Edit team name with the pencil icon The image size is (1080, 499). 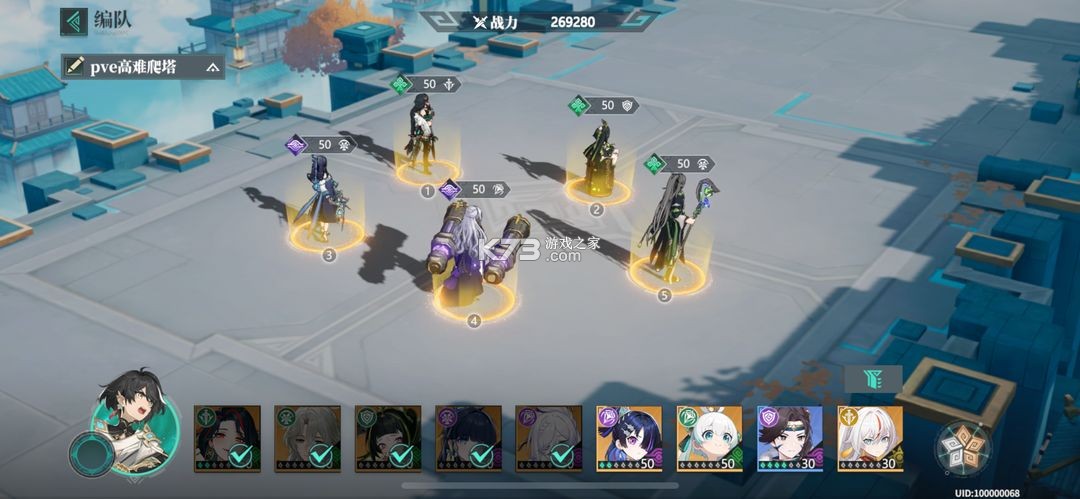74,67
